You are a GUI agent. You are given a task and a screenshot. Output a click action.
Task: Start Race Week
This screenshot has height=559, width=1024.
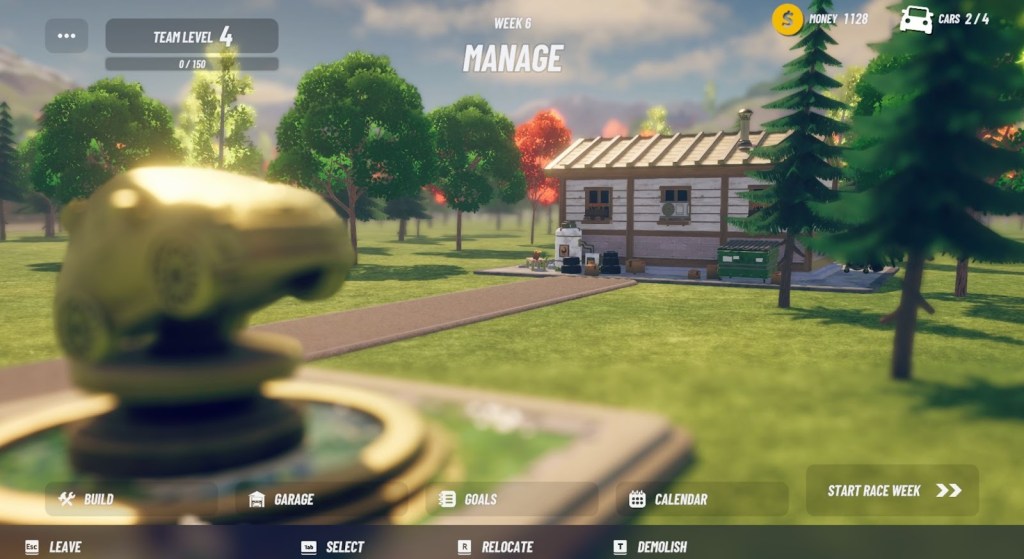point(892,491)
